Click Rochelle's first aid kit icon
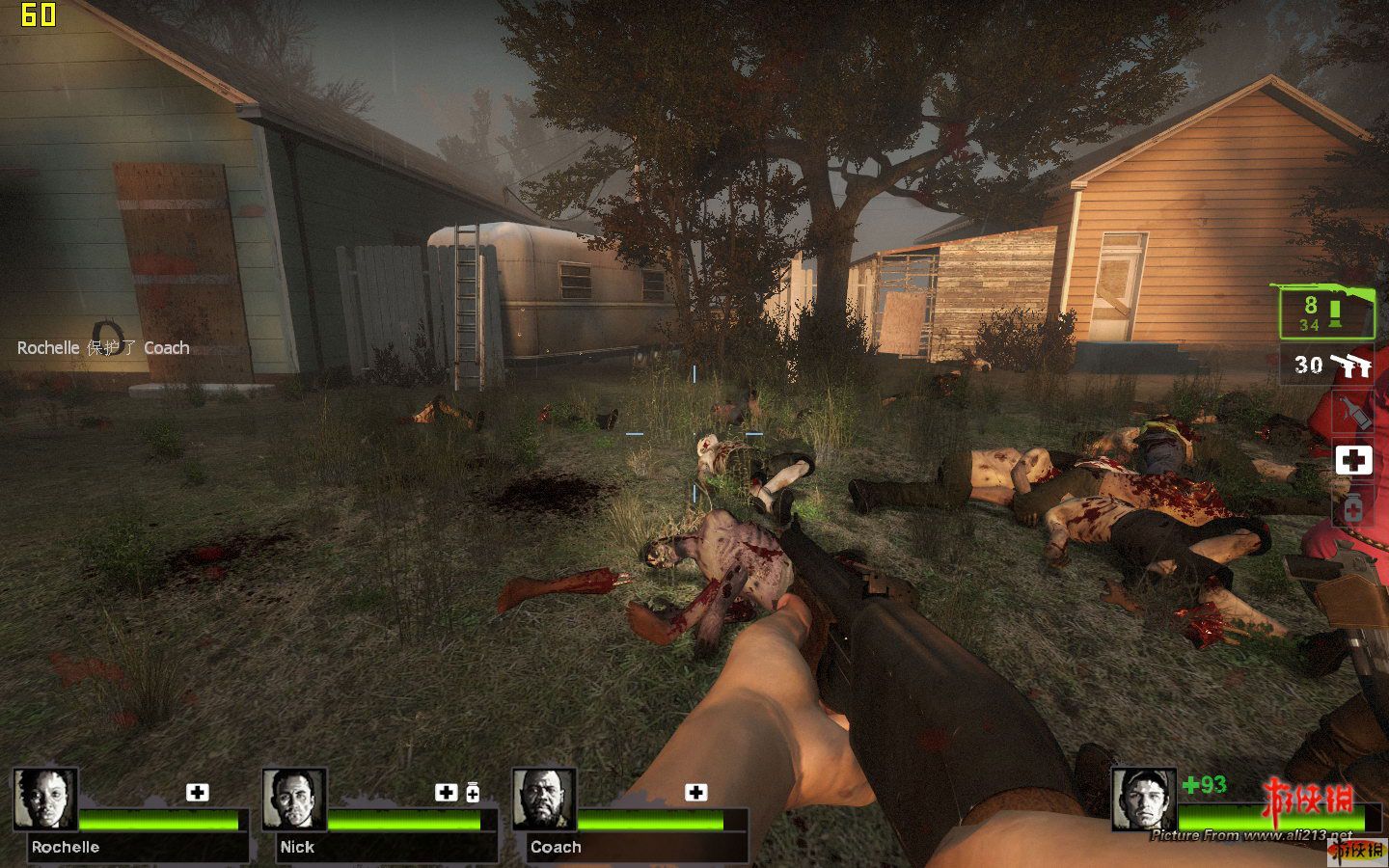Viewport: 1389px width, 868px height. [197, 792]
